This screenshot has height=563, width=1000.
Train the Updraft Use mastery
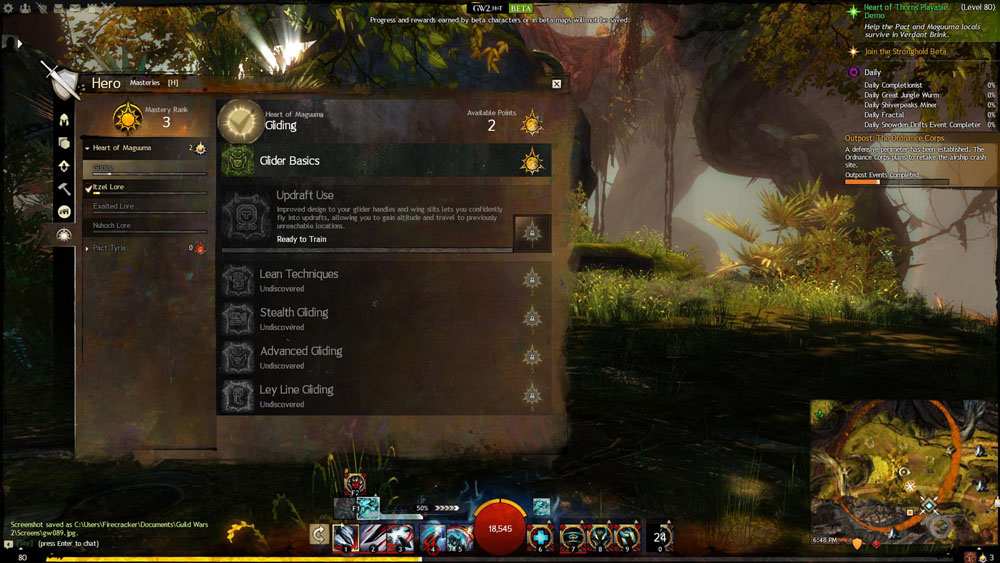(x=532, y=233)
